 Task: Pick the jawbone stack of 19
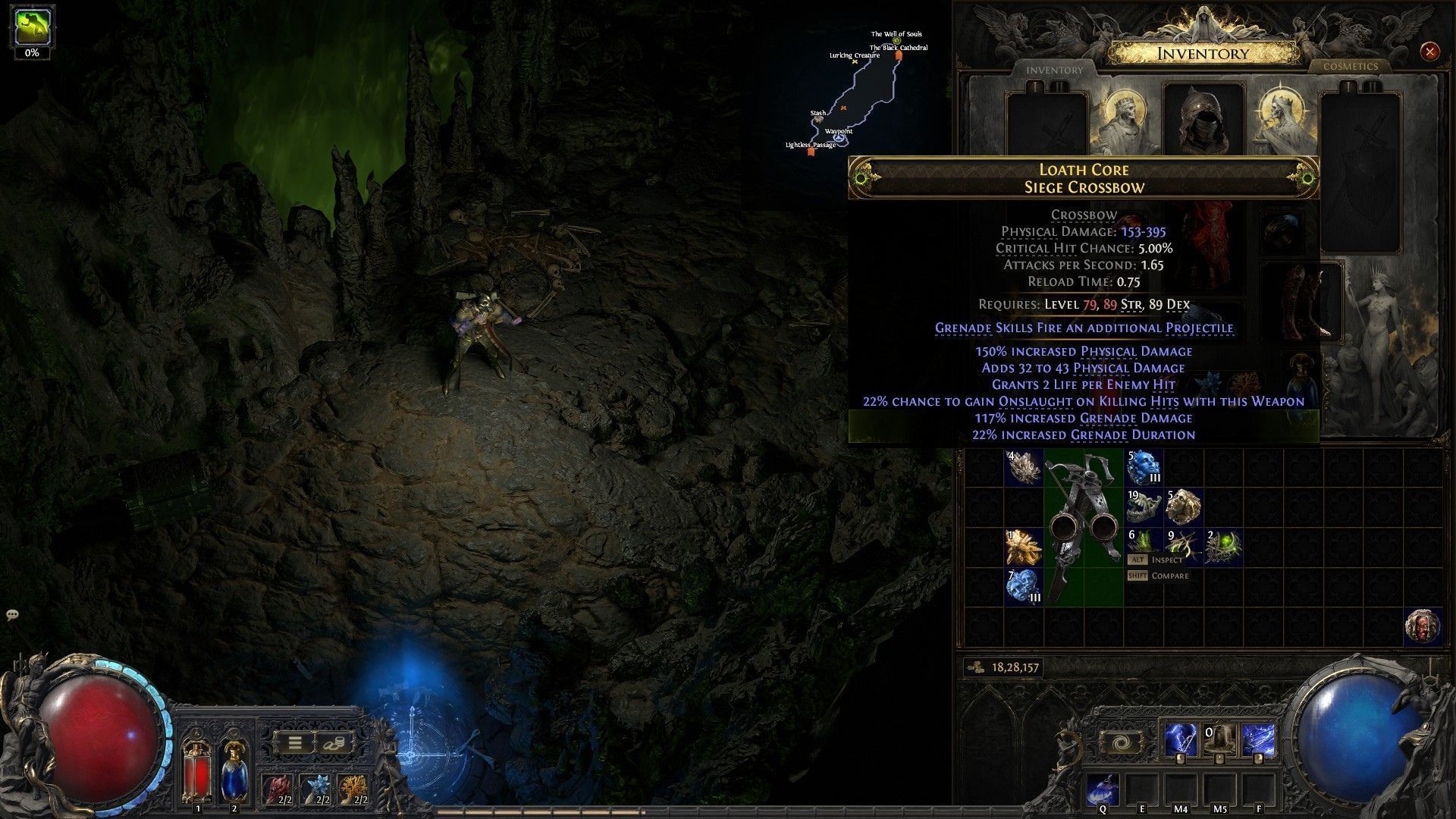(x=1143, y=507)
